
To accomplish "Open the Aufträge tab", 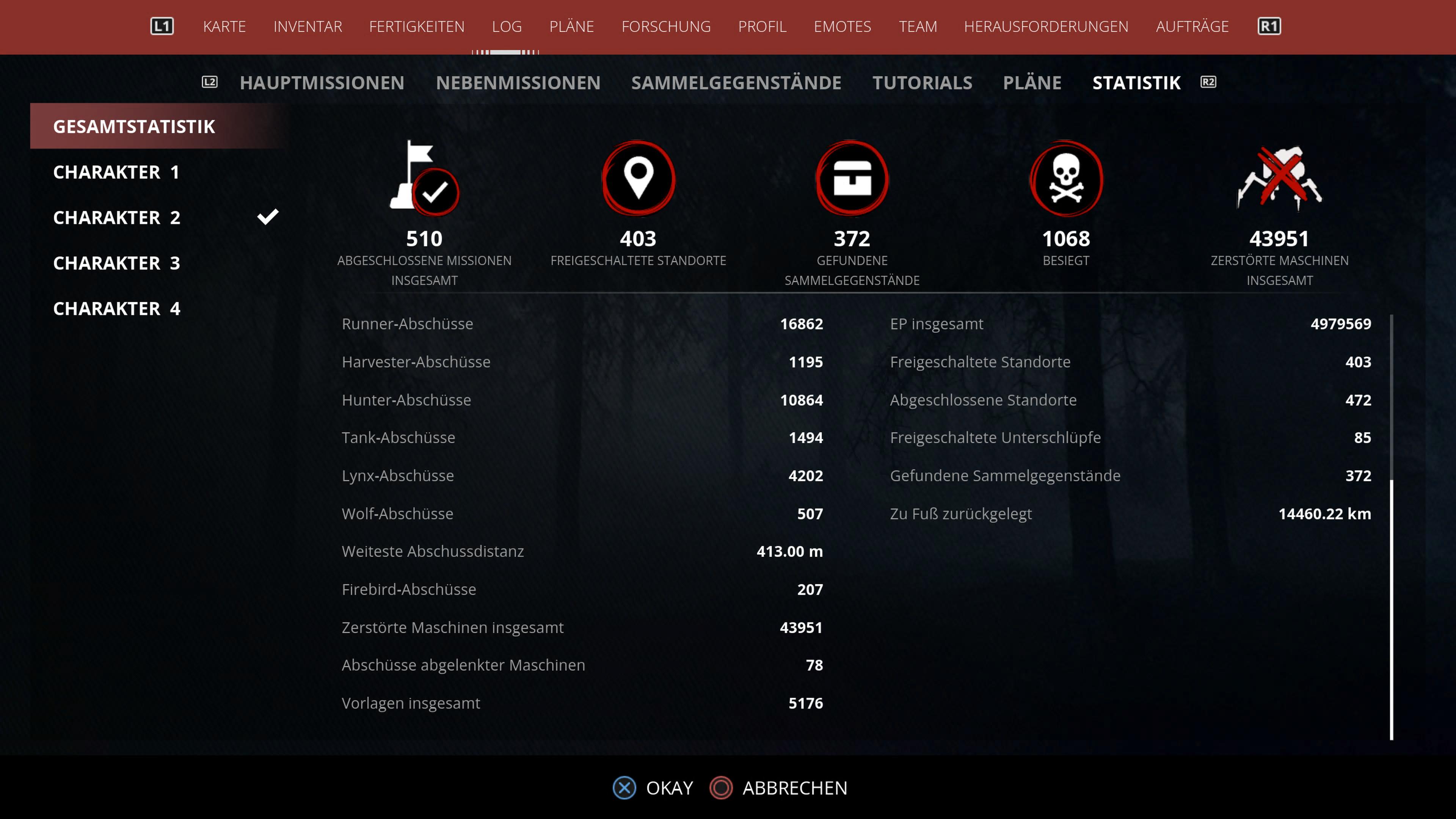I will 1192,27.
